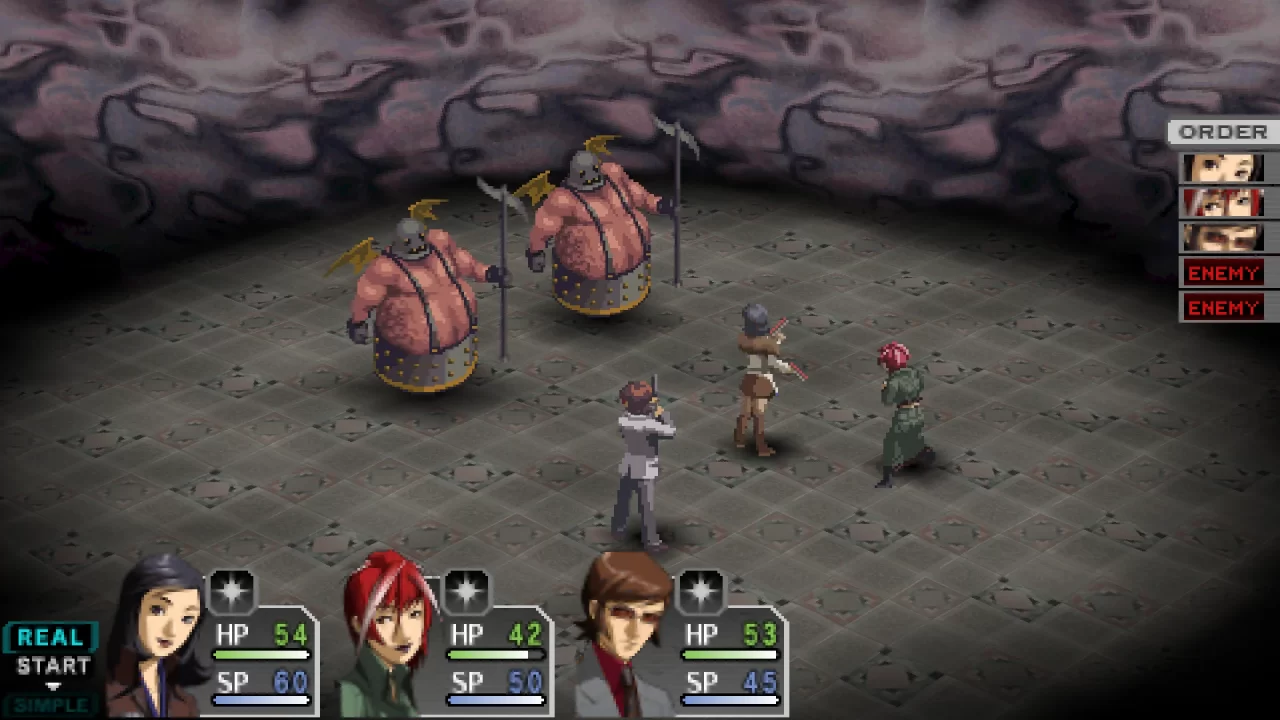Choose the first ENEMY entry in turn order
Image resolution: width=1280 pixels, height=720 pixels.
[x=1223, y=272]
